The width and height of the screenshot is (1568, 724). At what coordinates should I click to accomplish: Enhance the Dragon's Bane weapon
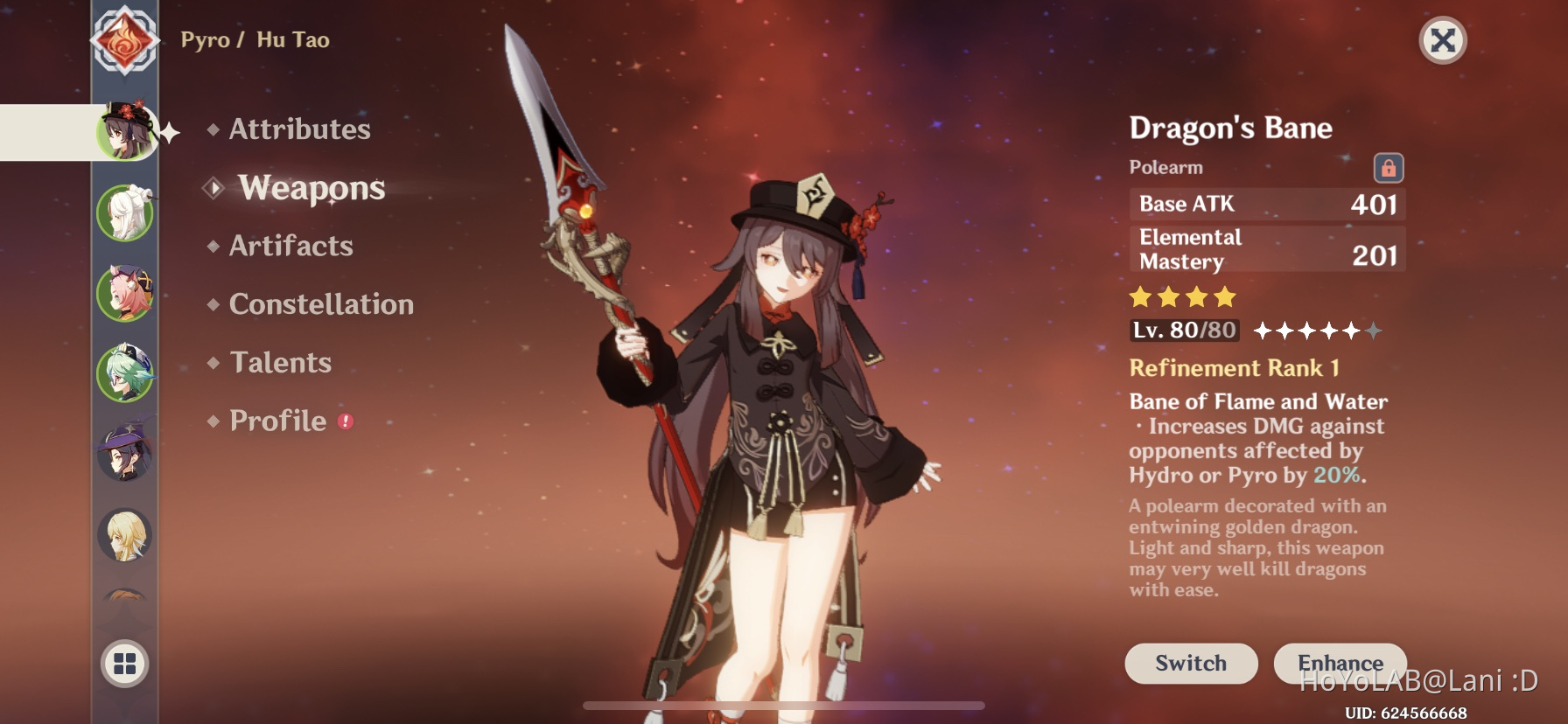click(x=1340, y=664)
